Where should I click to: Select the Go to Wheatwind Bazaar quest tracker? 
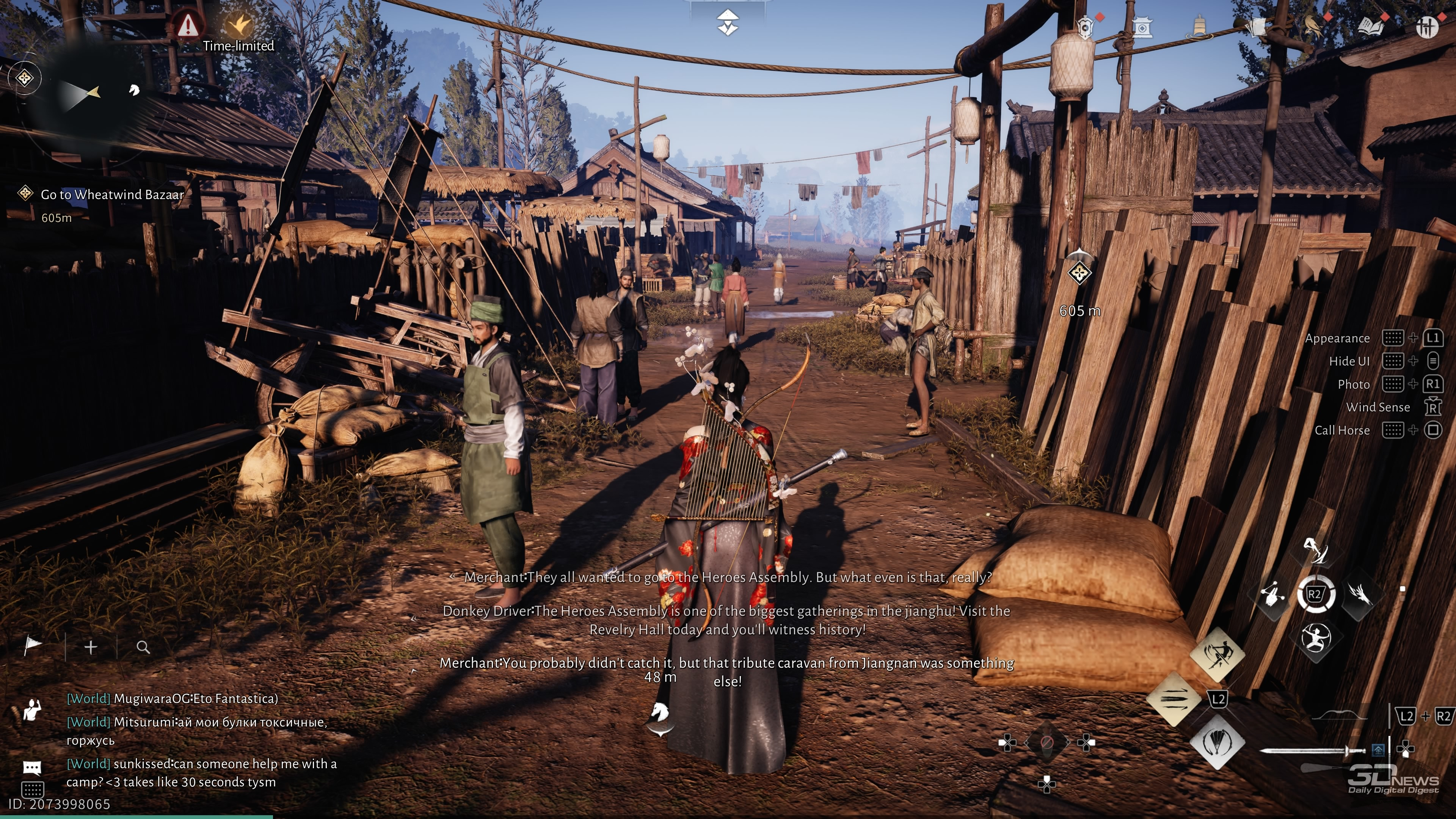pos(112,195)
